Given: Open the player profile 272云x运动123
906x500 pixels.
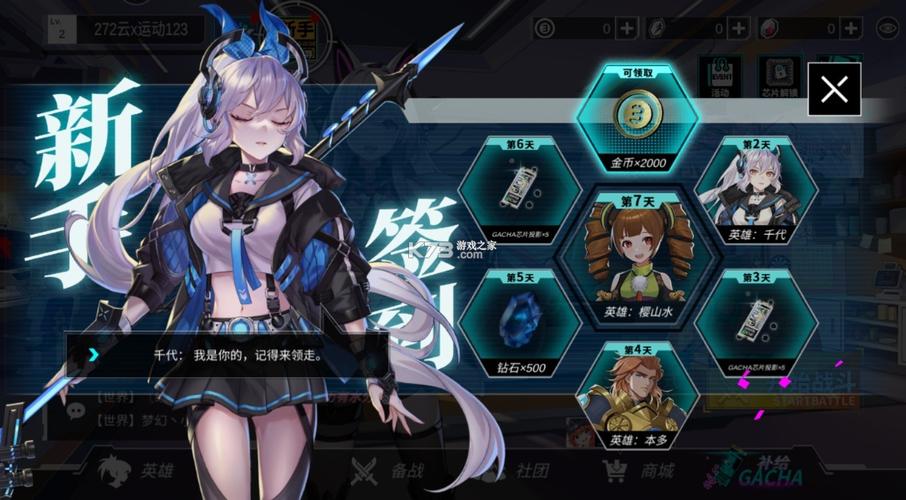Looking at the screenshot, I should point(140,28).
